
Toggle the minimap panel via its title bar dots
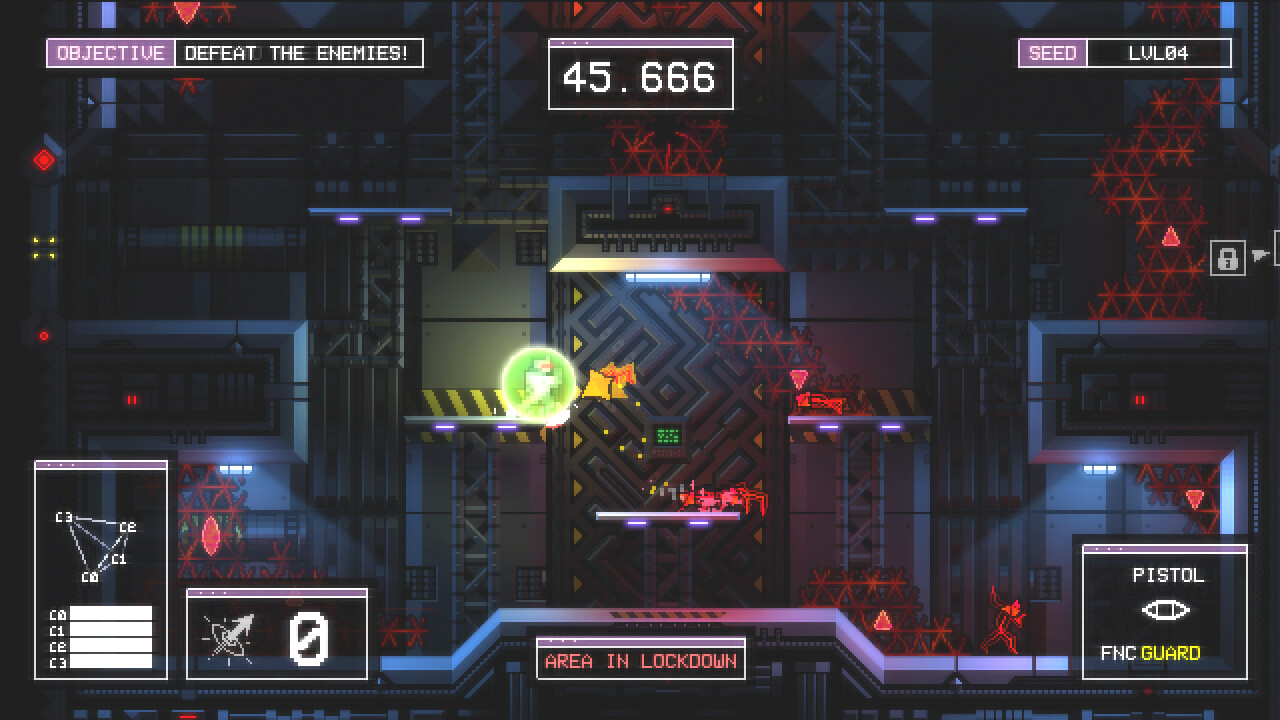(60, 464)
